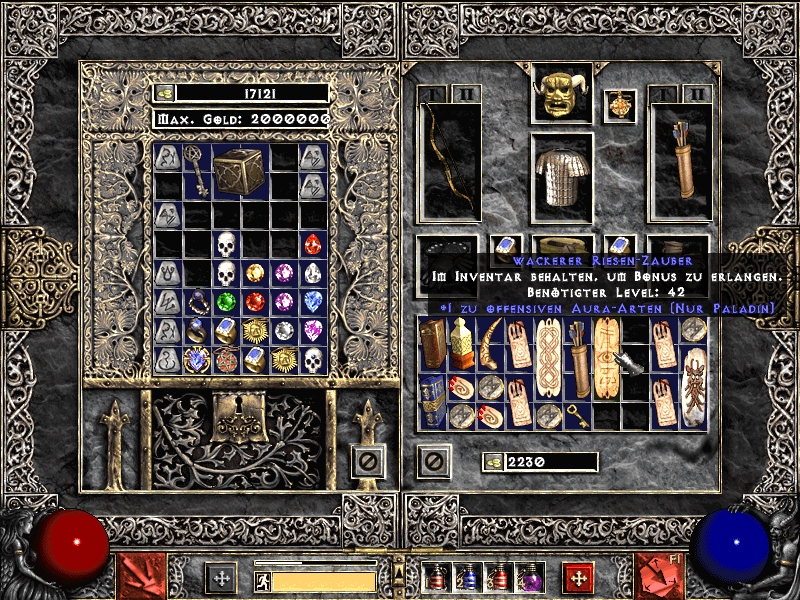The width and height of the screenshot is (800, 600).
Task: Select the pentagram-headed key in the stash
Action: point(196,171)
